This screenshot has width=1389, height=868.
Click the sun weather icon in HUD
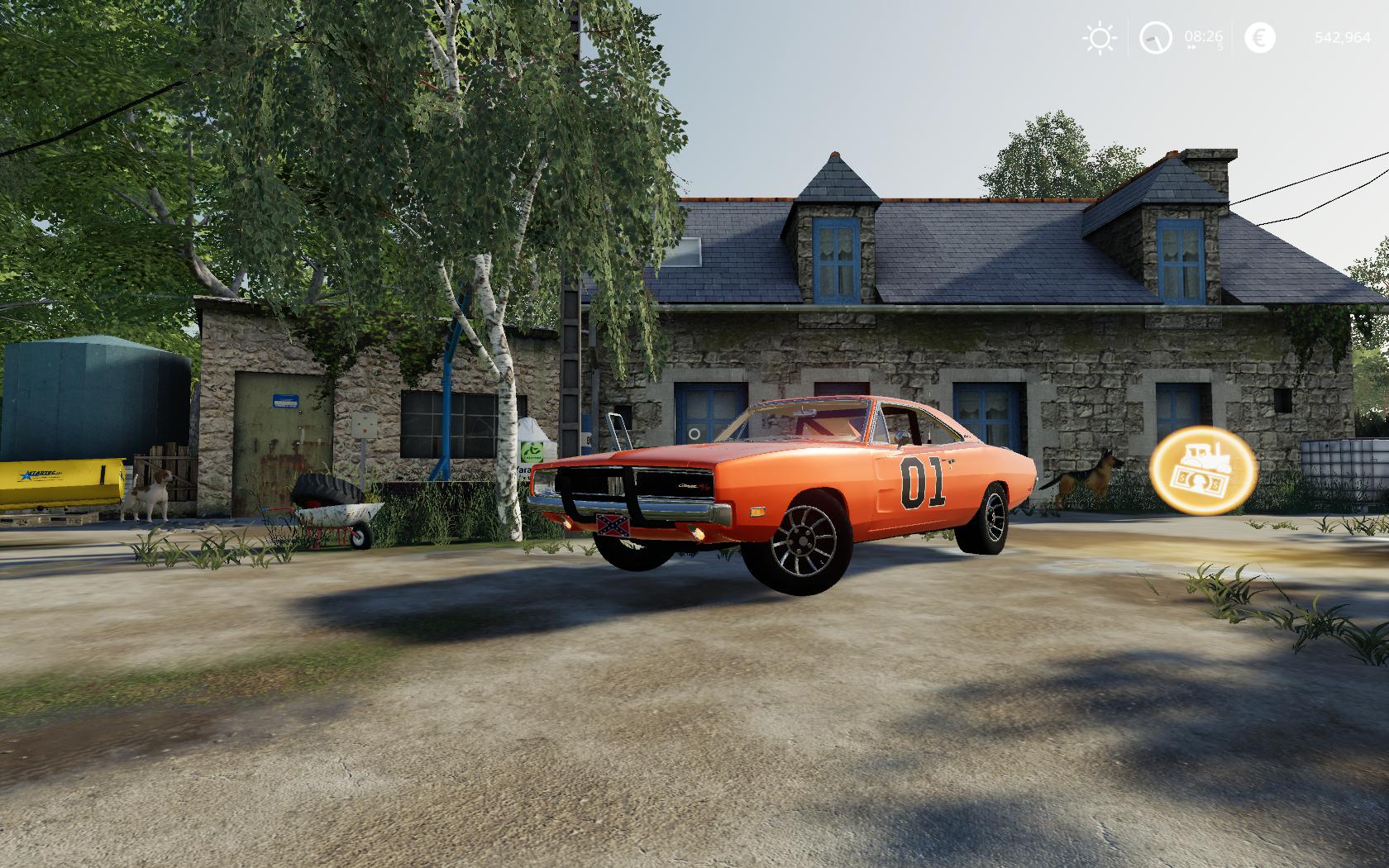pyautogui.click(x=1099, y=38)
